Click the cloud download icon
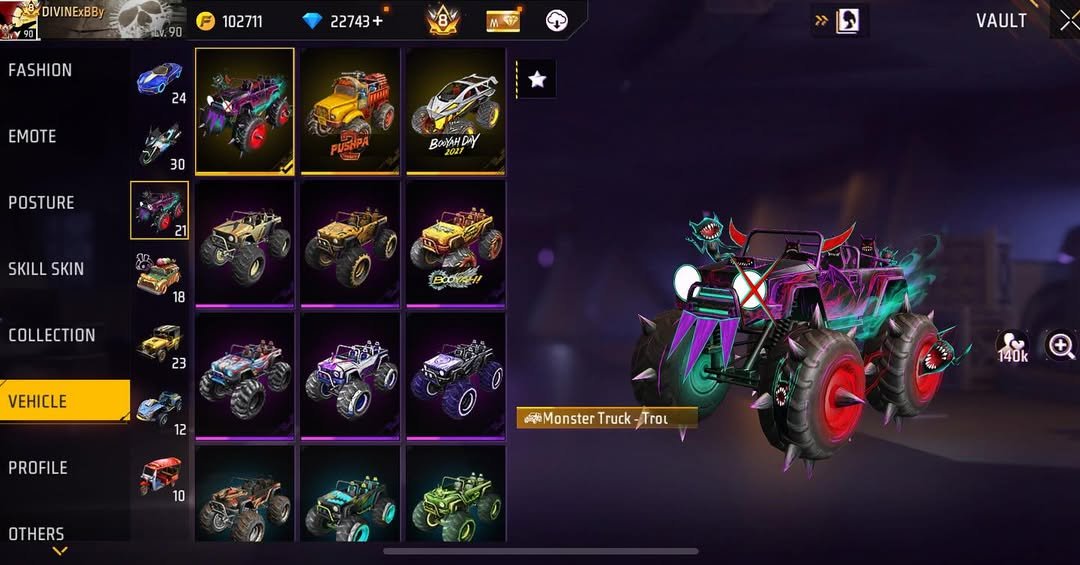The width and height of the screenshot is (1080, 565). tap(557, 21)
